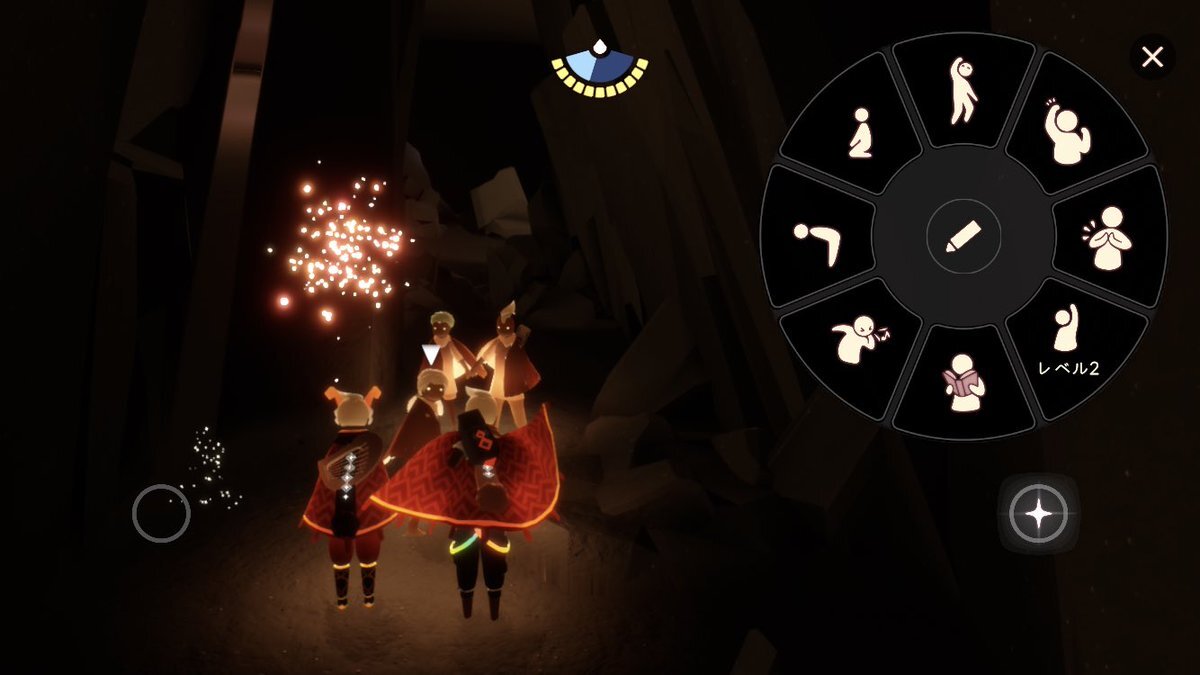Image resolution: width=1200 pixels, height=675 pixels.
Task: Do the bowing emote
Action: pyautogui.click(x=818, y=239)
